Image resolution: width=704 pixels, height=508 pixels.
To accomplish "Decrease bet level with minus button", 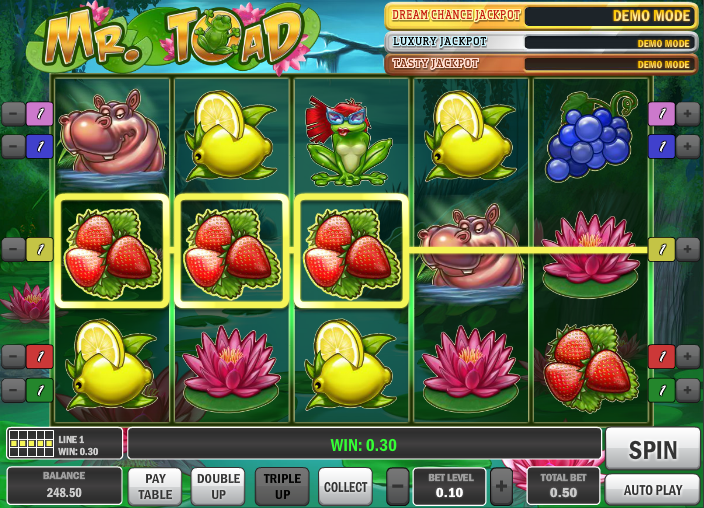I will 398,486.
